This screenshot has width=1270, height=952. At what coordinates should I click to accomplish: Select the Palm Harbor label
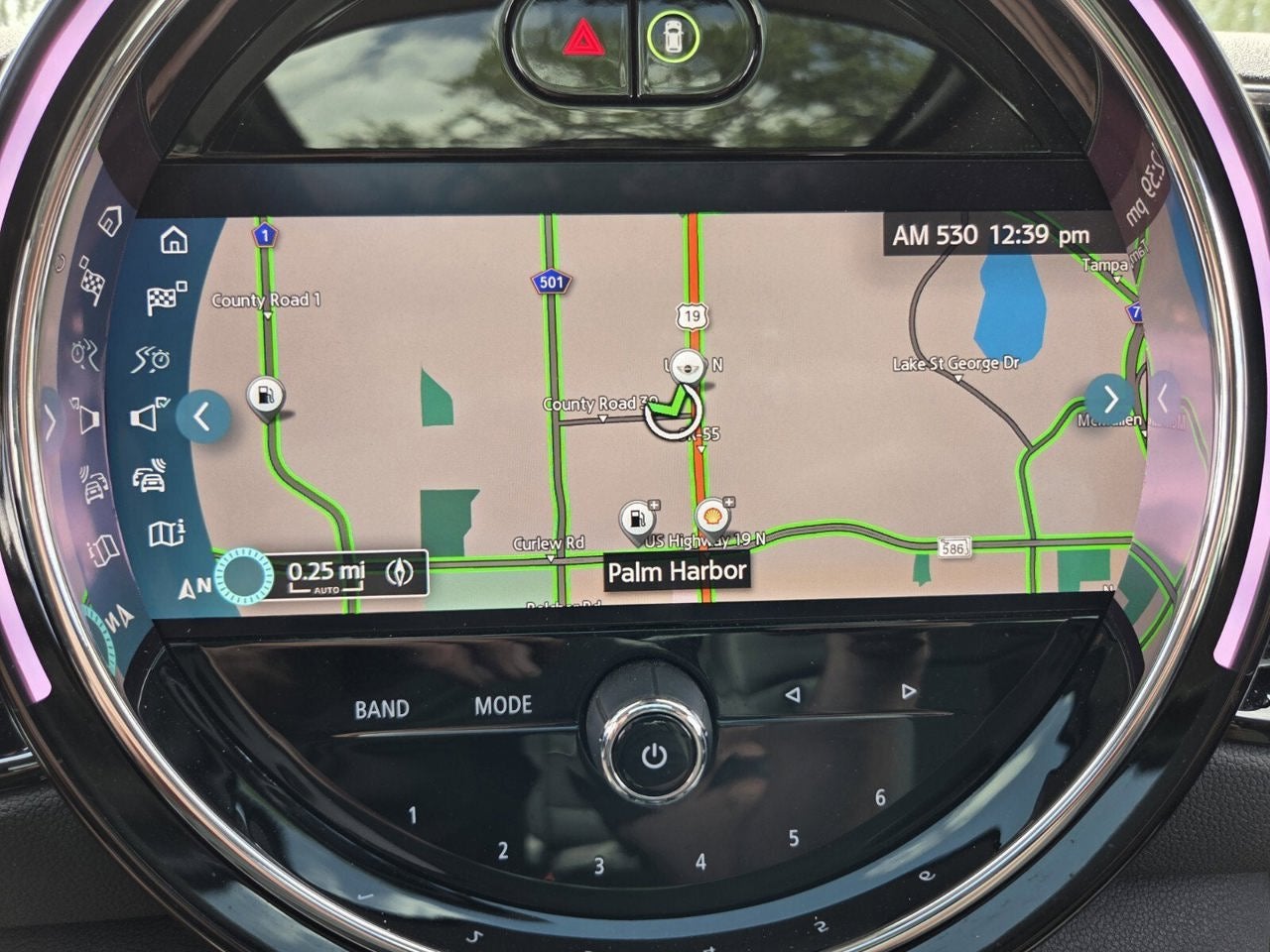point(679,571)
